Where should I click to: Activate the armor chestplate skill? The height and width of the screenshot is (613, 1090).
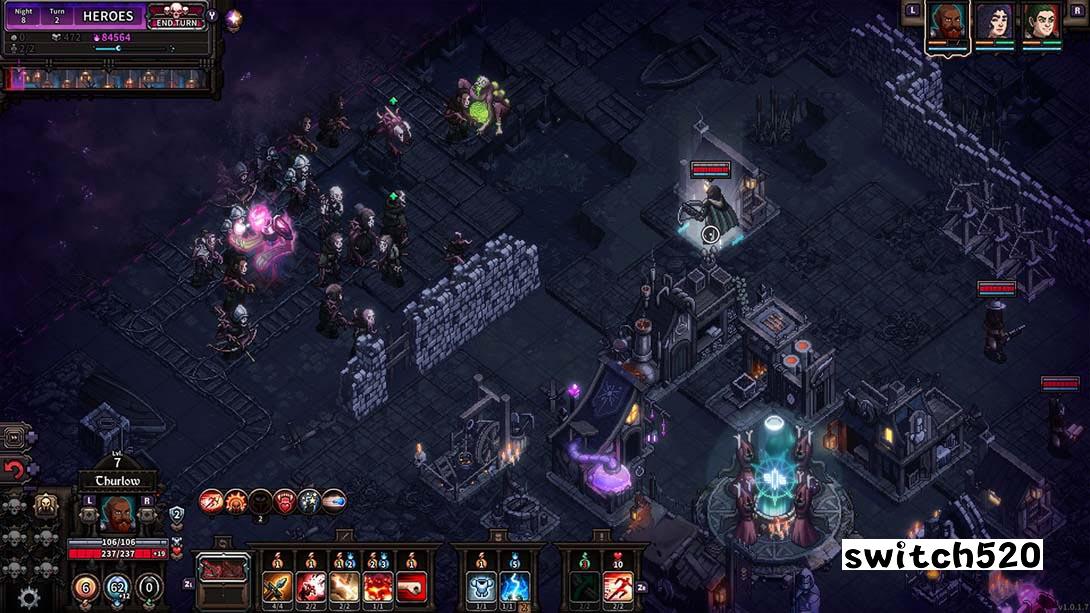pos(480,584)
